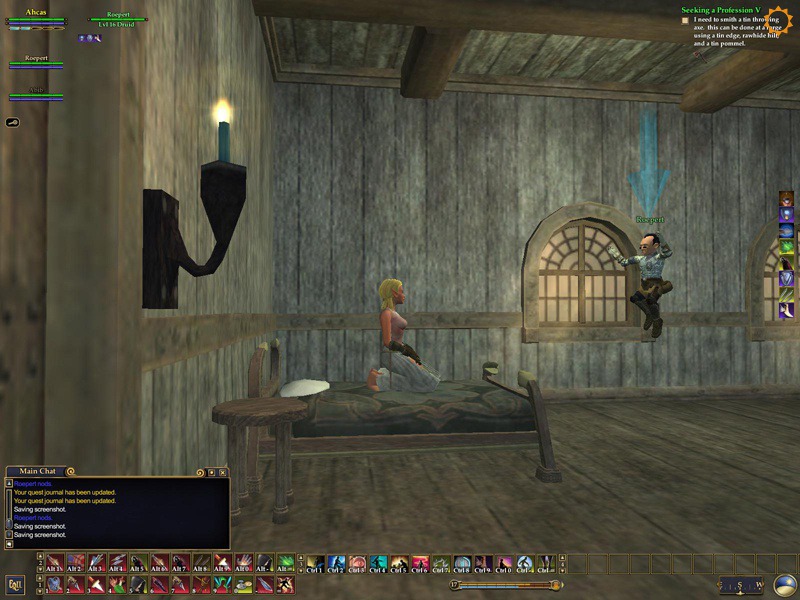
Task: Use the hotbar ability labeled Ctrl 8
Action: 462,564
